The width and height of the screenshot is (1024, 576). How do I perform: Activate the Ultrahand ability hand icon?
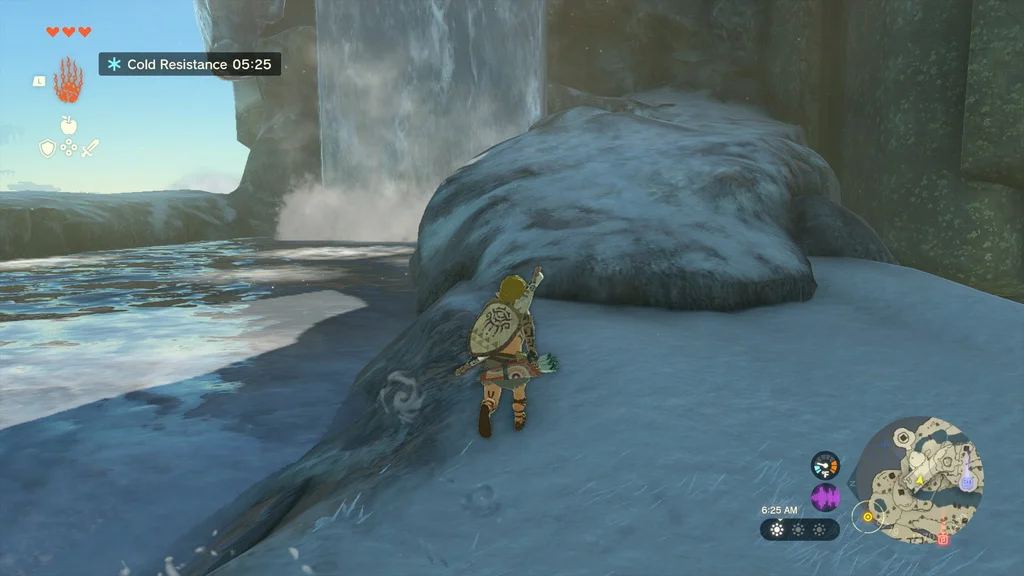pos(68,80)
